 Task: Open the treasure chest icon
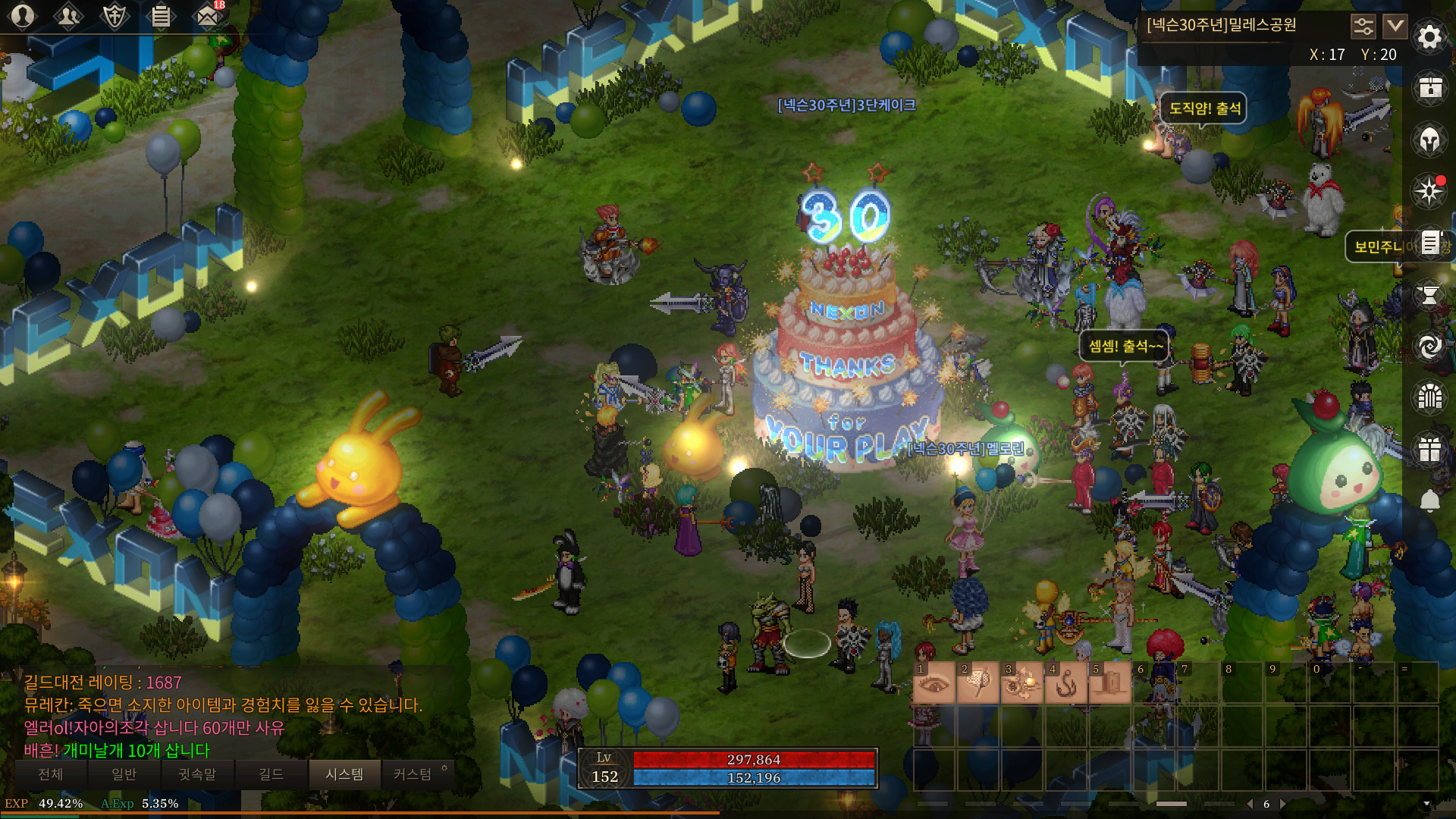point(1429,88)
